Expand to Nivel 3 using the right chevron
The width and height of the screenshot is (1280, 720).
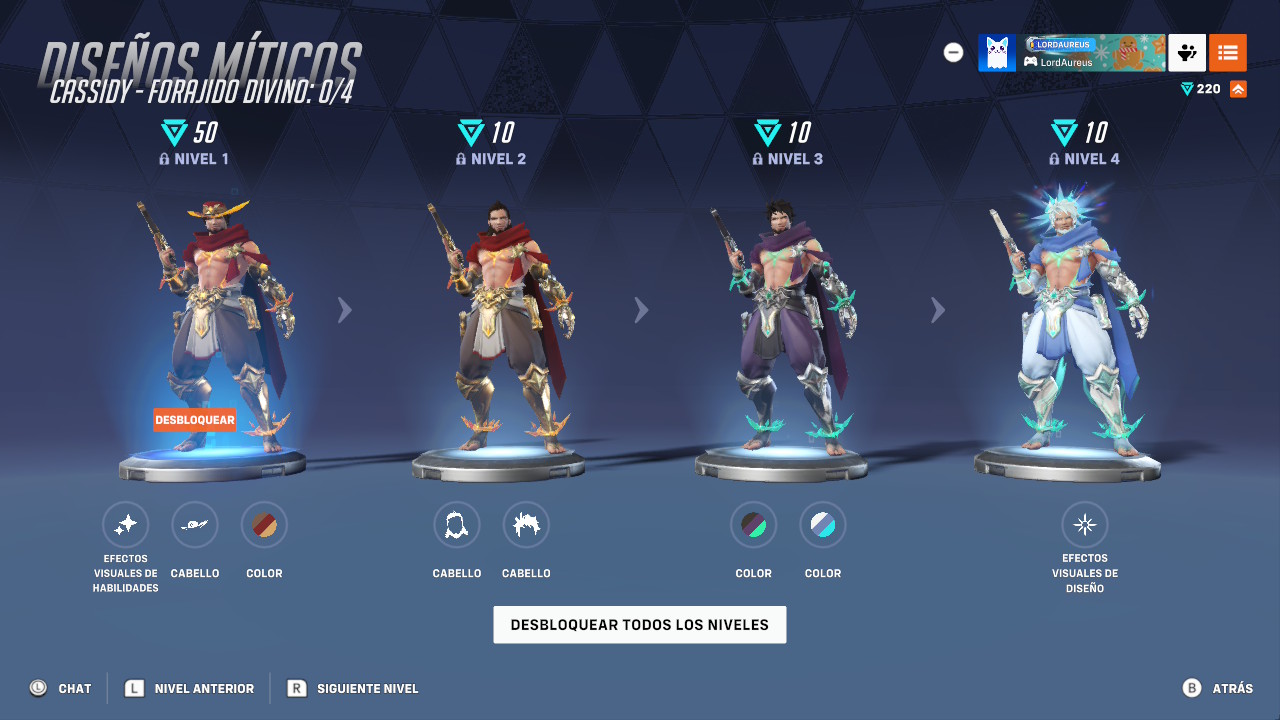pyautogui.click(x=641, y=310)
